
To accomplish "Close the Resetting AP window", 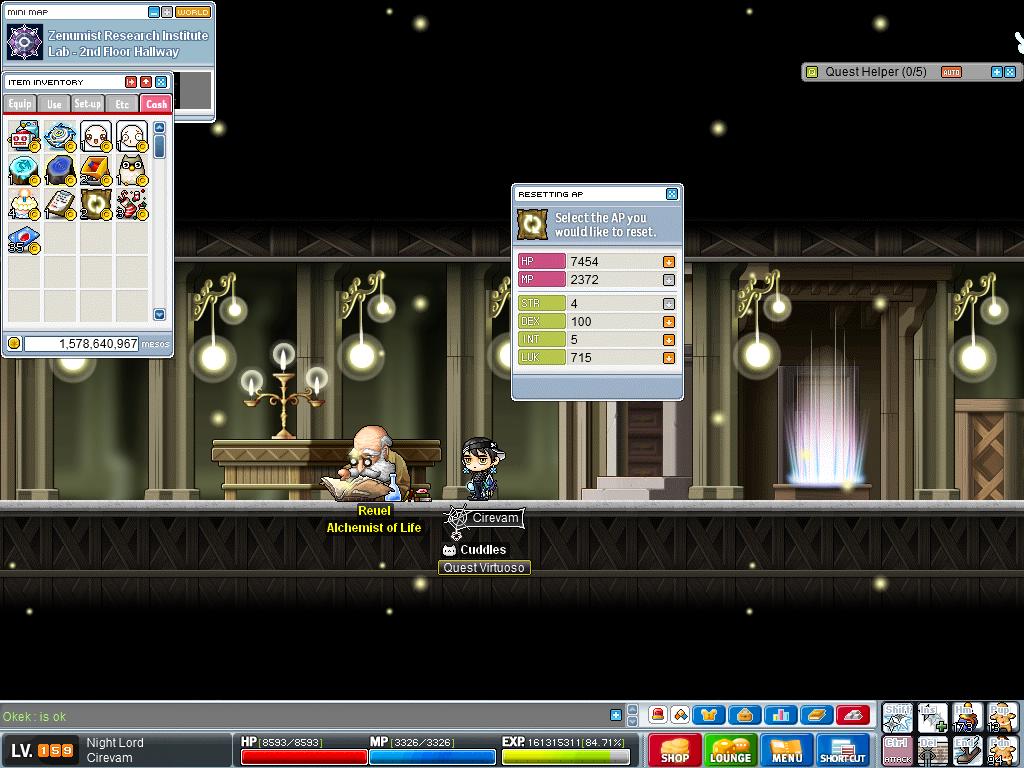I will coord(672,194).
